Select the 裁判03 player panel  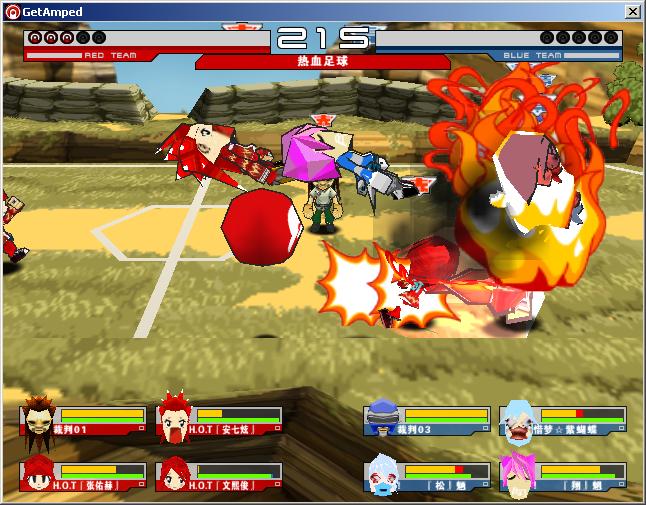coord(427,421)
